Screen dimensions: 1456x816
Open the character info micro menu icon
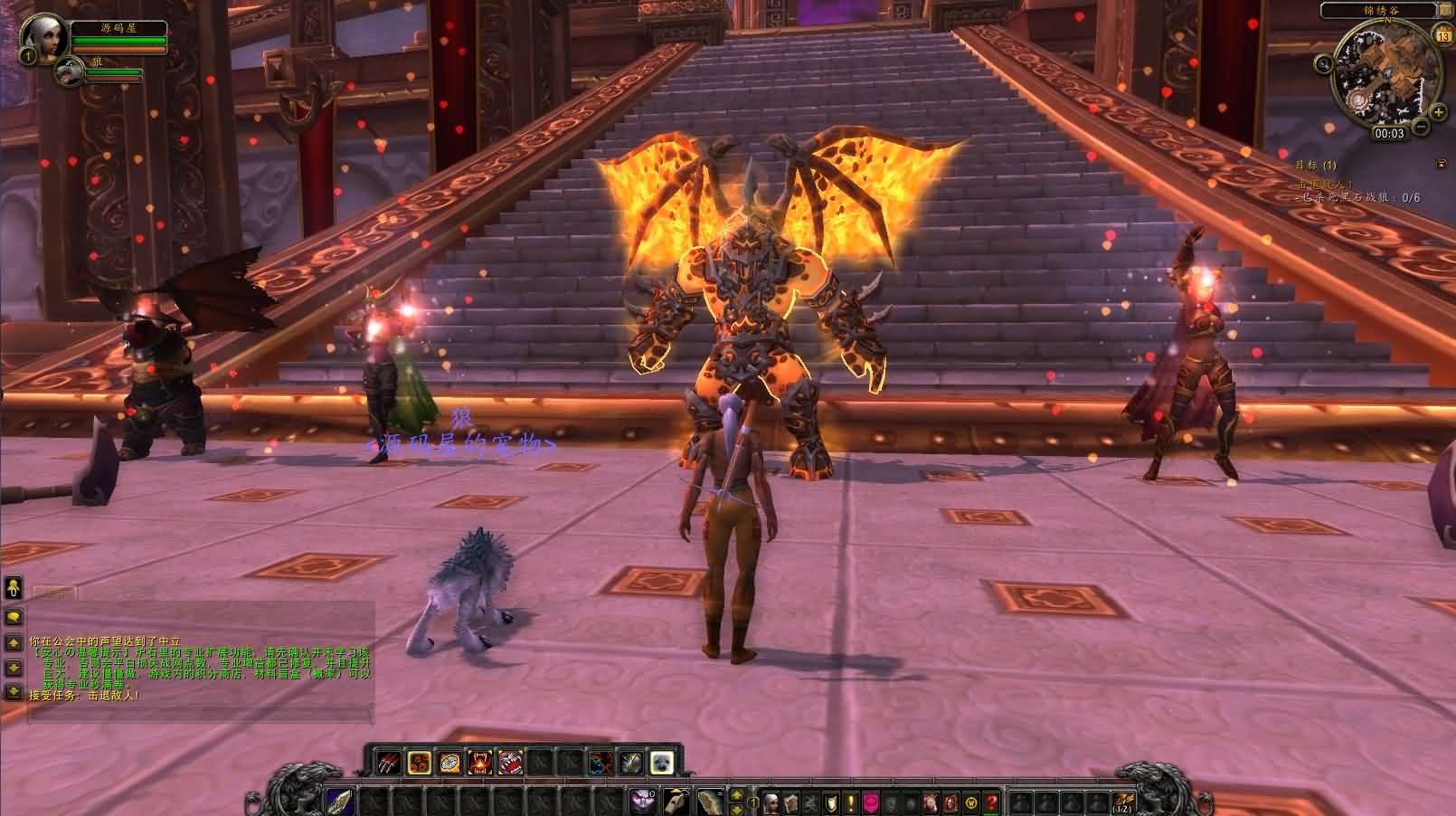(x=771, y=801)
